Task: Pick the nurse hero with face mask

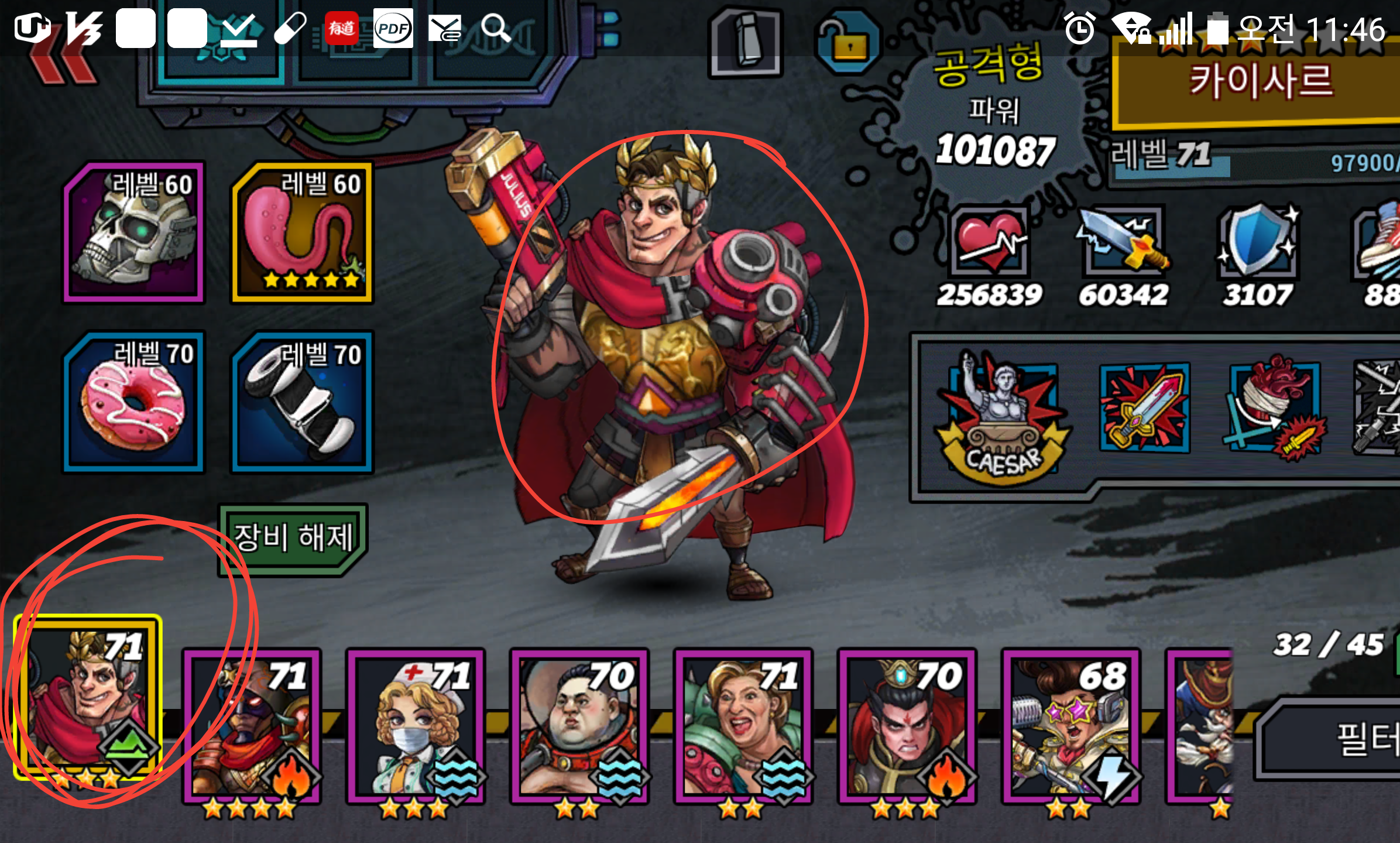Action: click(x=416, y=726)
